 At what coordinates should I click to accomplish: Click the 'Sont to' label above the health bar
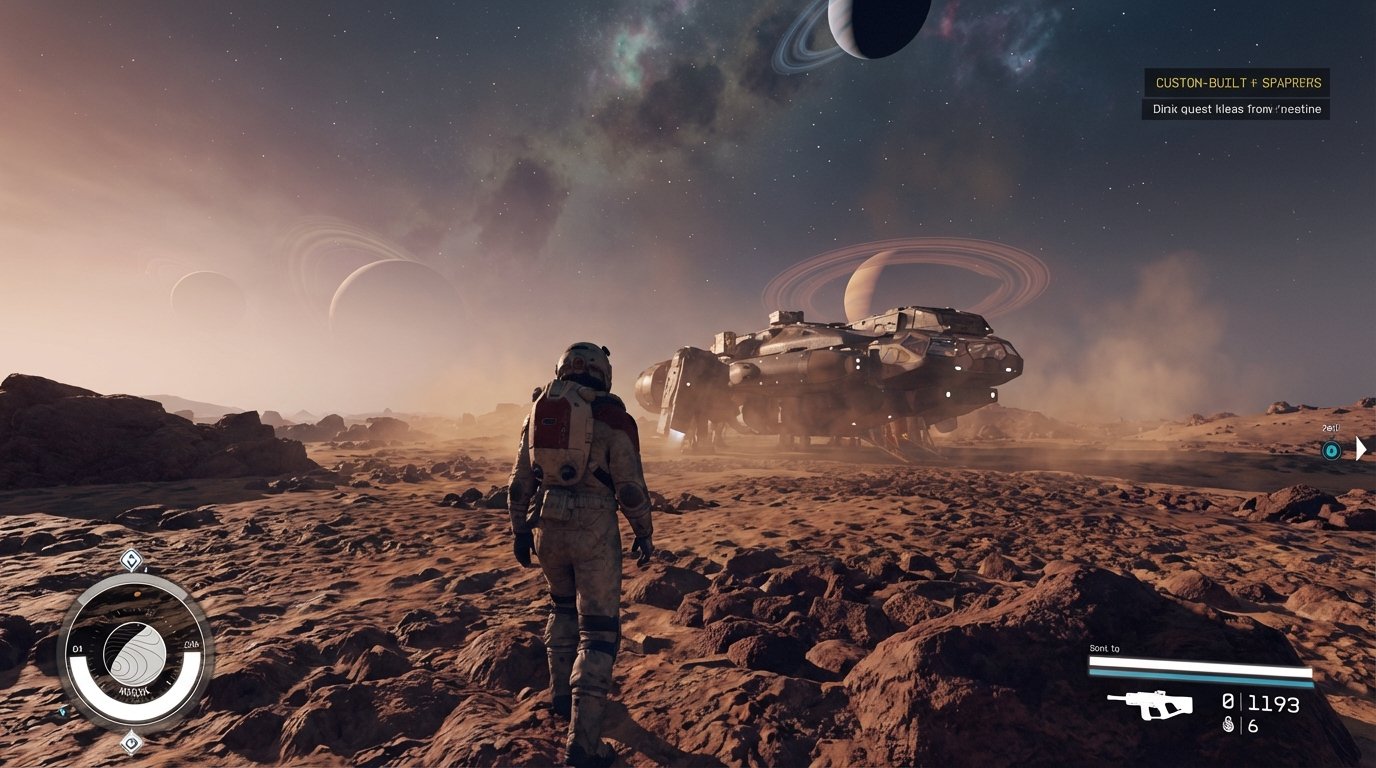click(x=1103, y=648)
